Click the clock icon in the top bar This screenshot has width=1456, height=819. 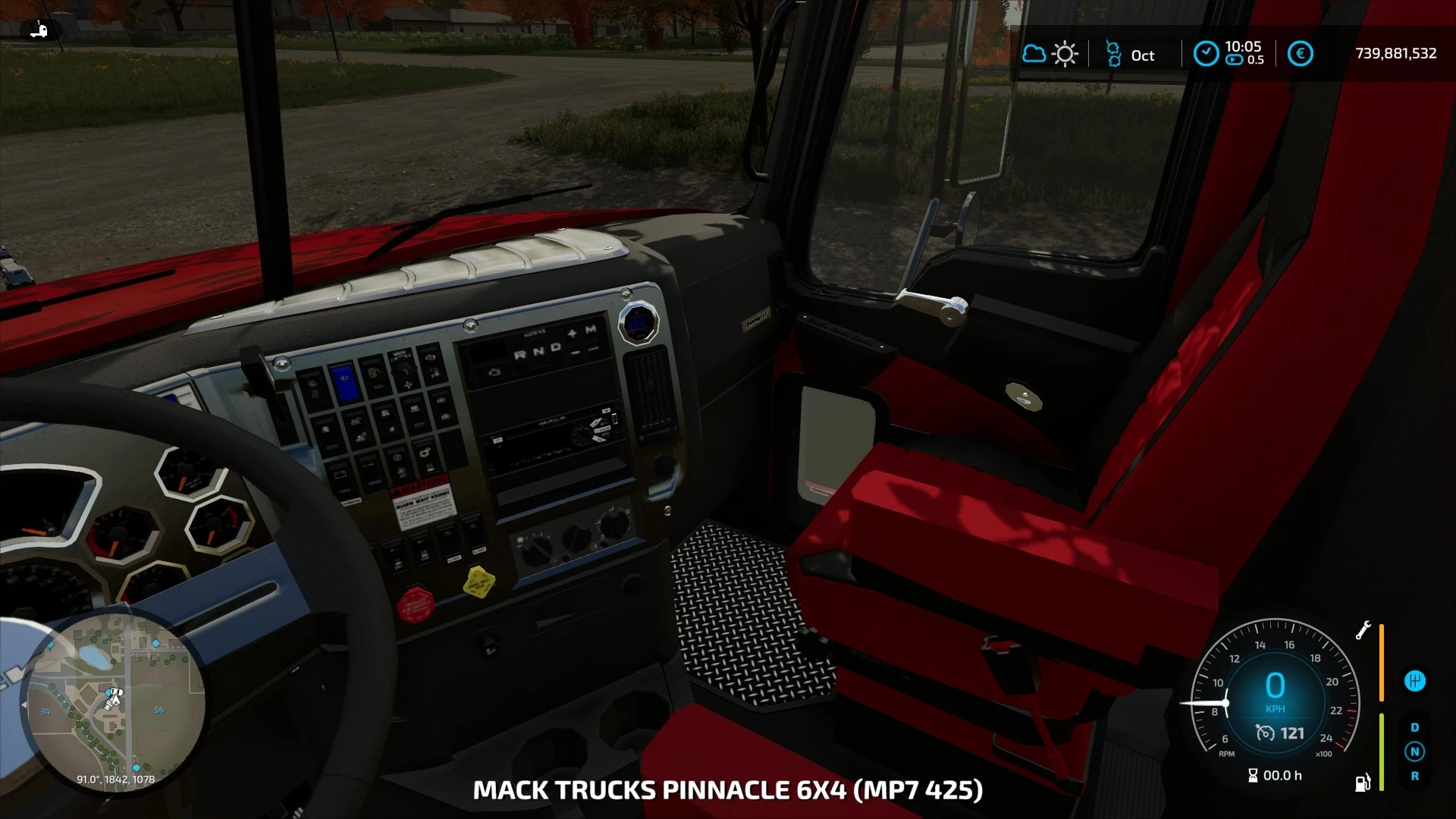pos(1206,54)
